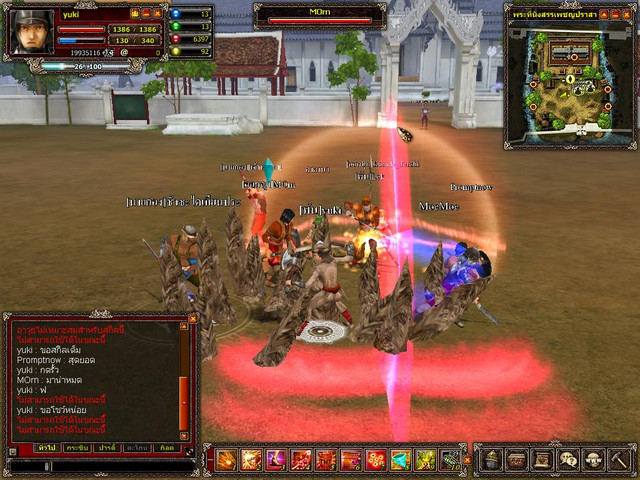Switch to the ปาร์ตี้ chat tab
Screen dimensions: 640x480
(x=107, y=447)
